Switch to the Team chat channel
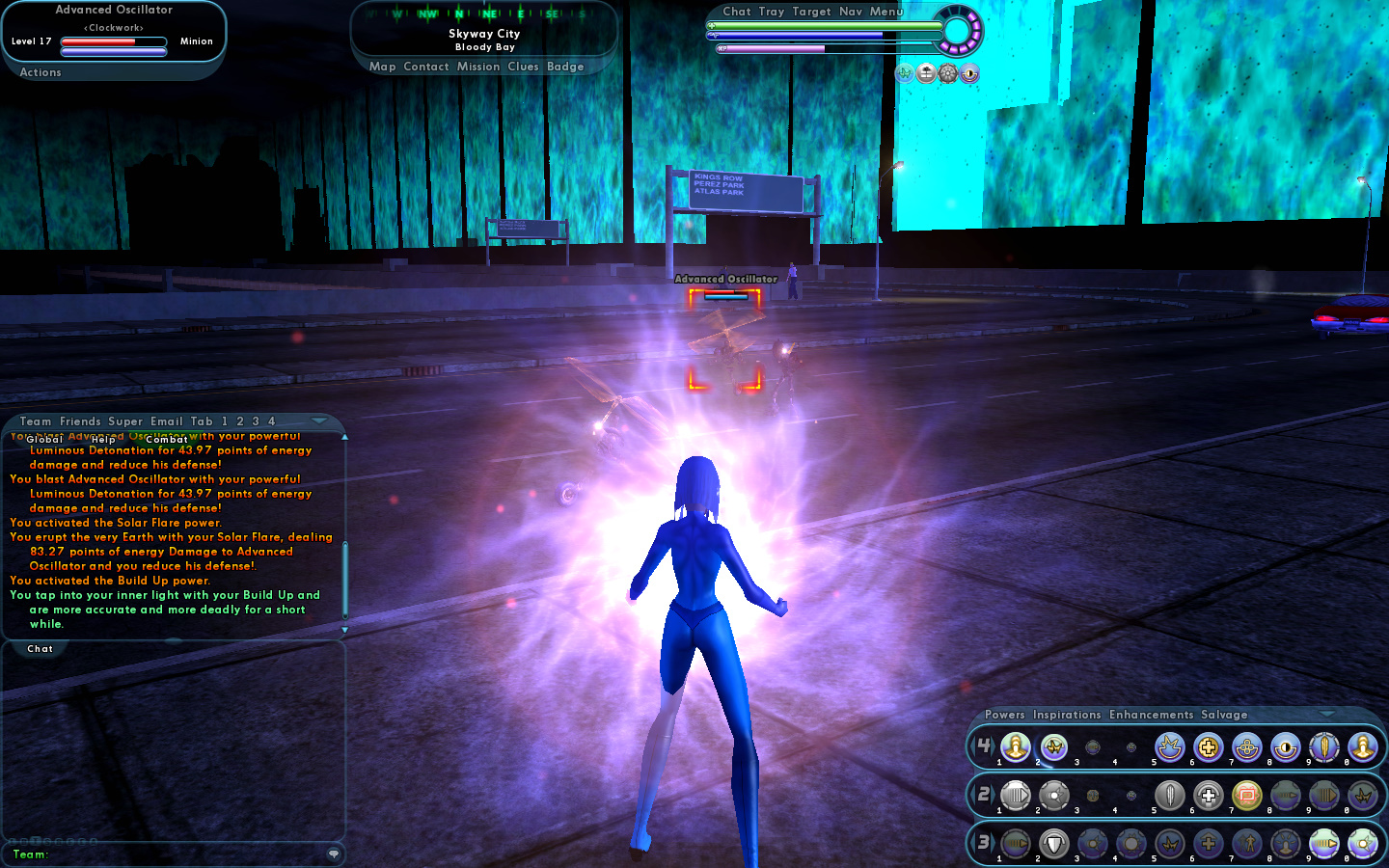 [x=36, y=421]
